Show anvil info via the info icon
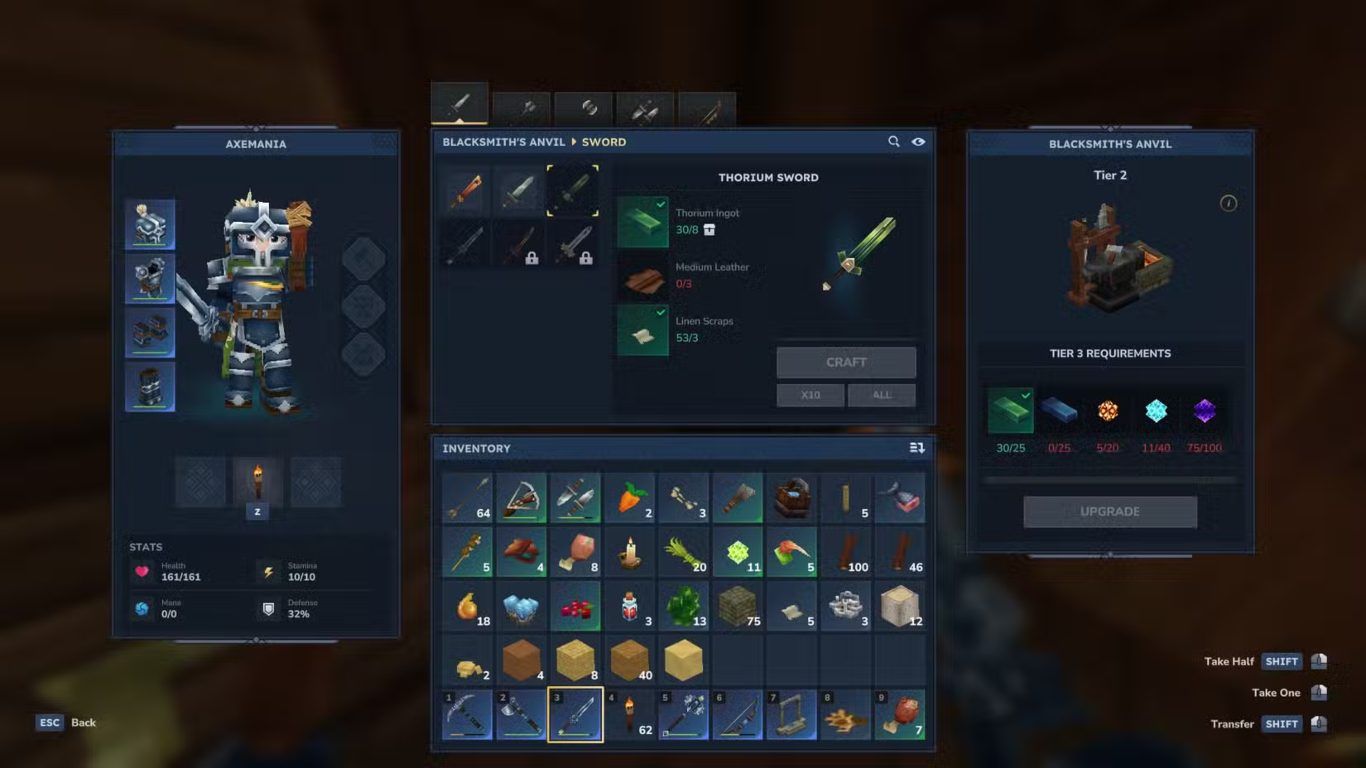Viewport: 1366px width, 768px height. point(1229,204)
